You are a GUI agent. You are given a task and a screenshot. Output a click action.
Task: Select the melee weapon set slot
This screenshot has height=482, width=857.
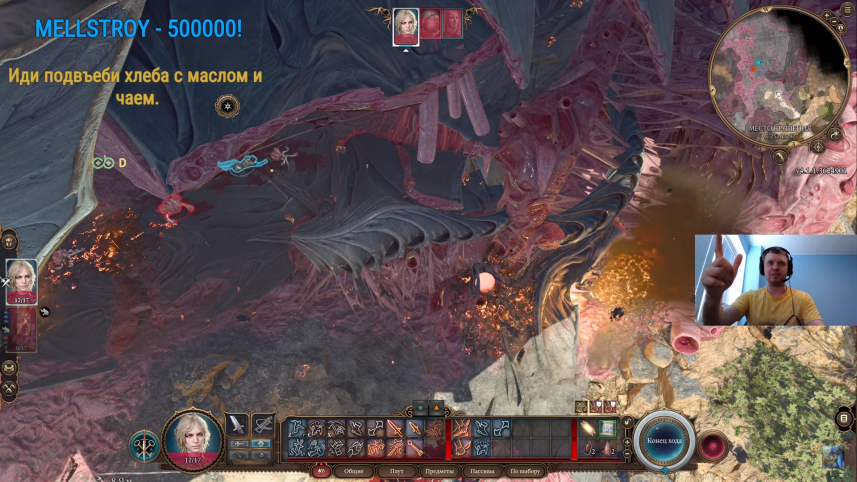click(x=237, y=425)
